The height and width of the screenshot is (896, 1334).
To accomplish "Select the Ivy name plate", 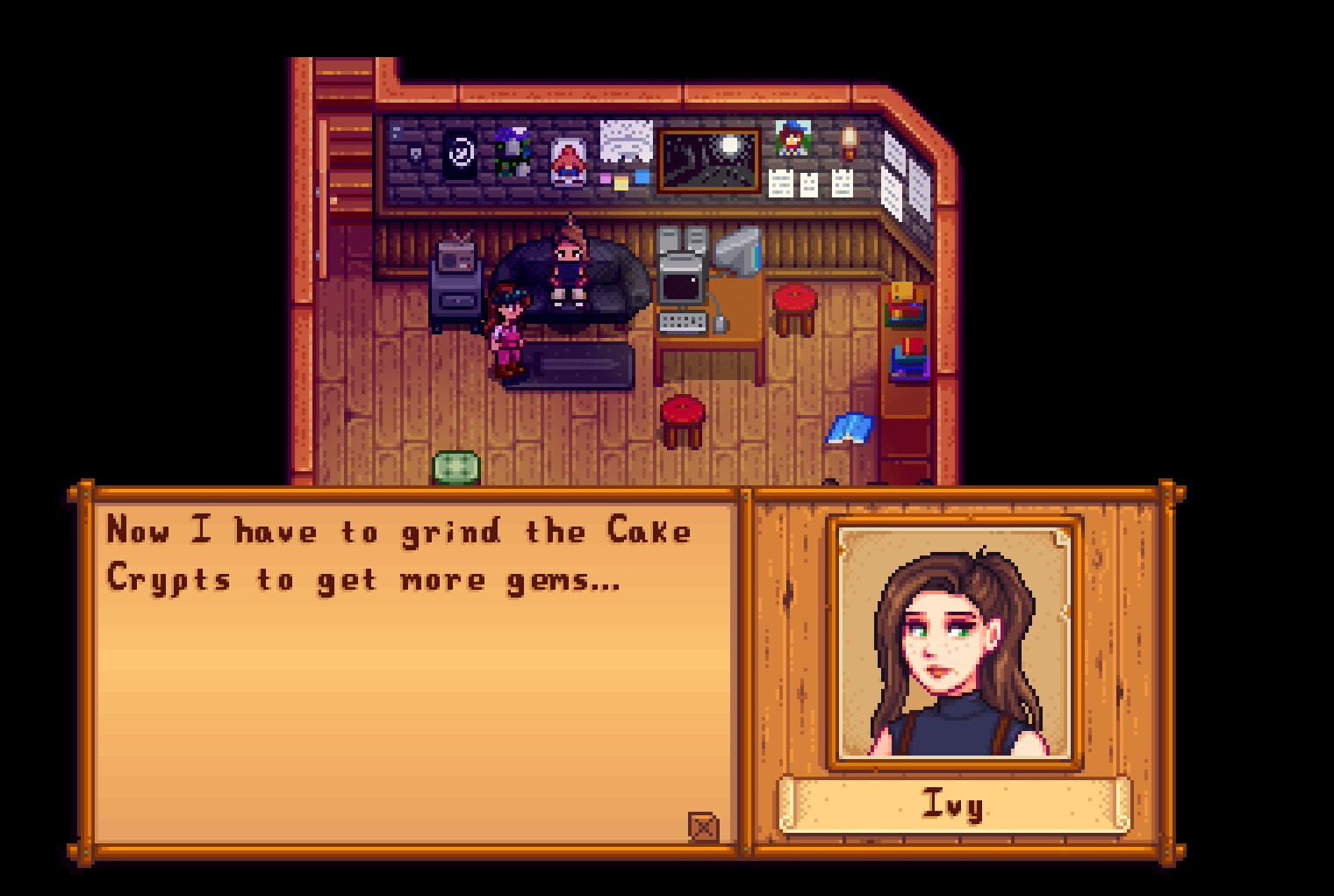I will click(957, 806).
